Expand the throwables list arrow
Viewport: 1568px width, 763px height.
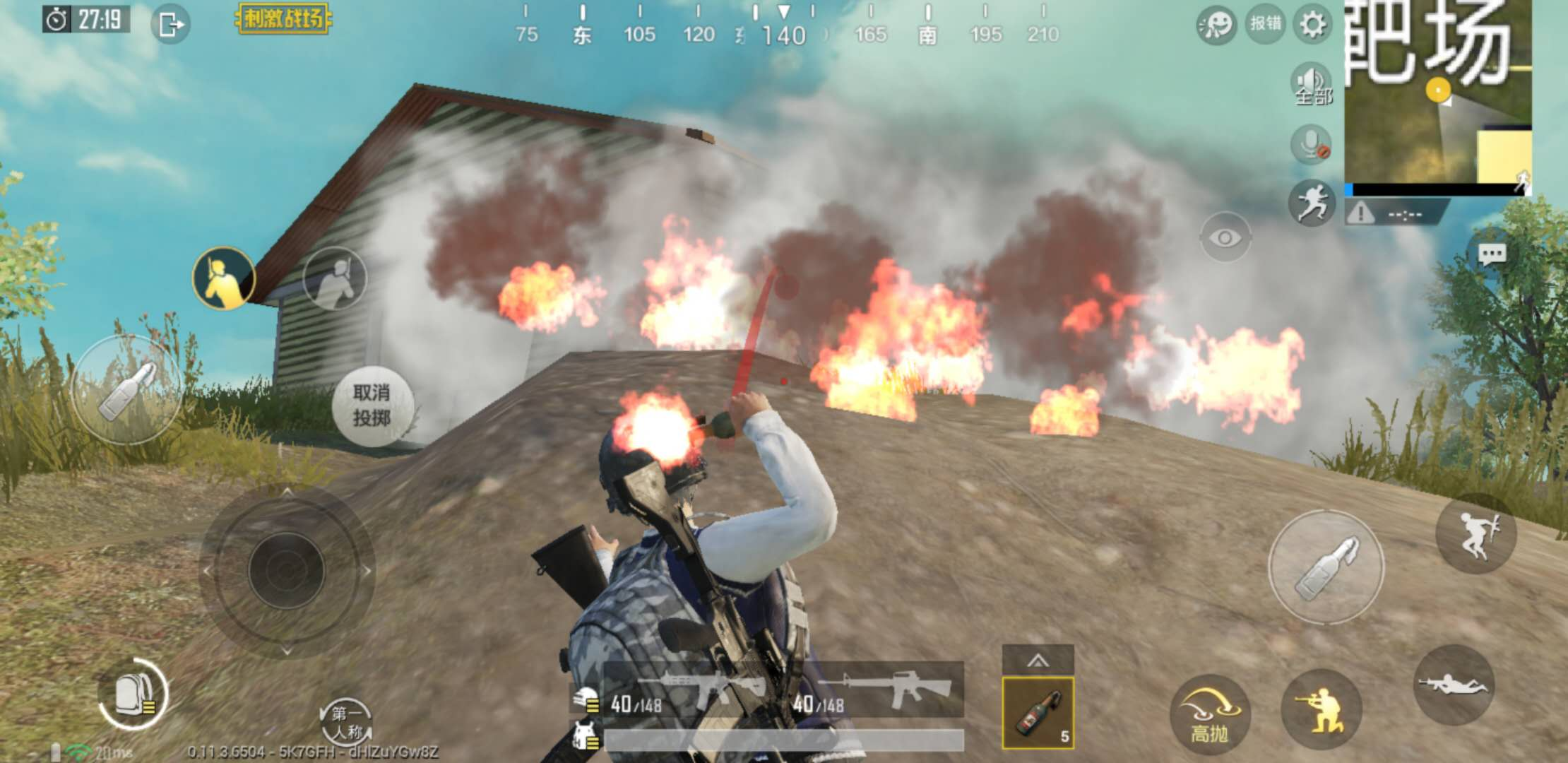[1038, 660]
